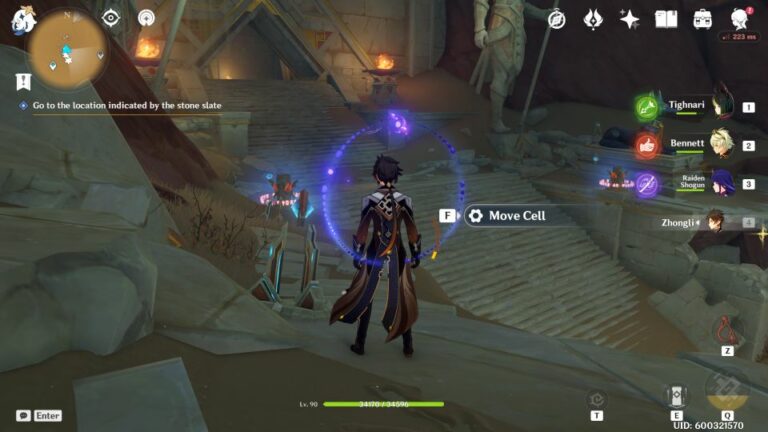Open the Adventurer Handbook book icon
Screen dimensions: 768x432
[666, 19]
